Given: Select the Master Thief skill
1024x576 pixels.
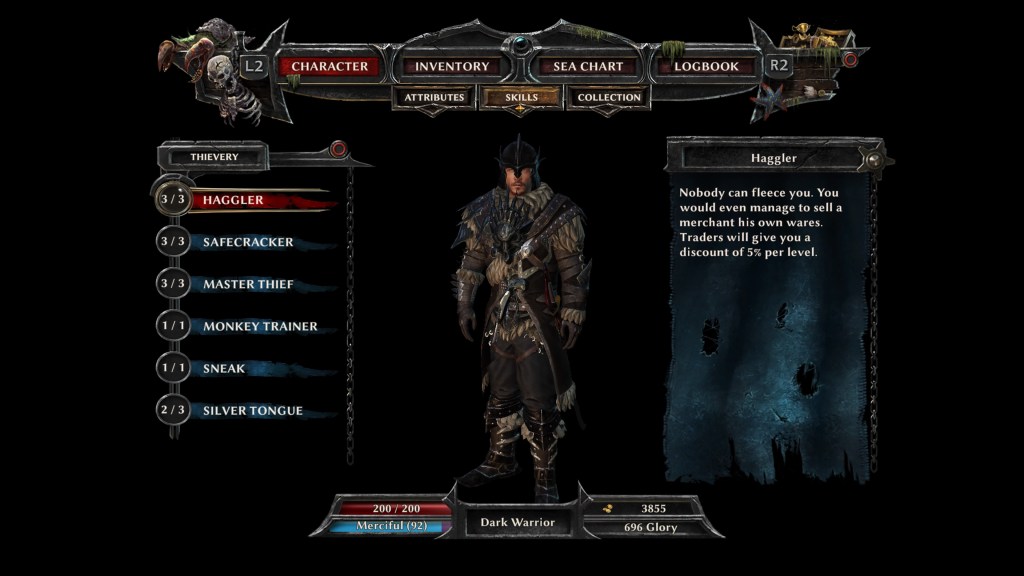Looking at the screenshot, I should pyautogui.click(x=248, y=284).
